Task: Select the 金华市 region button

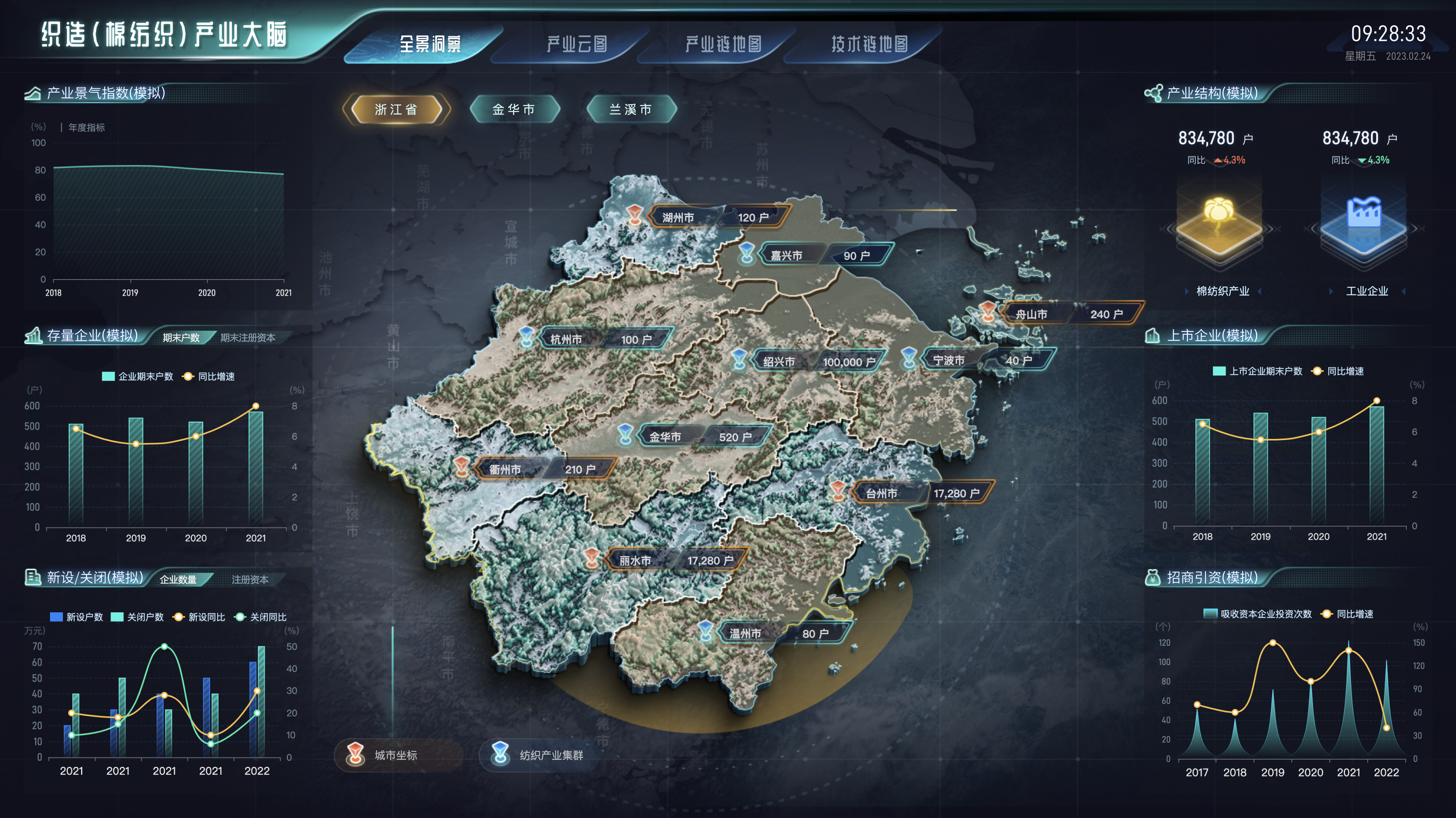Action: pyautogui.click(x=514, y=109)
